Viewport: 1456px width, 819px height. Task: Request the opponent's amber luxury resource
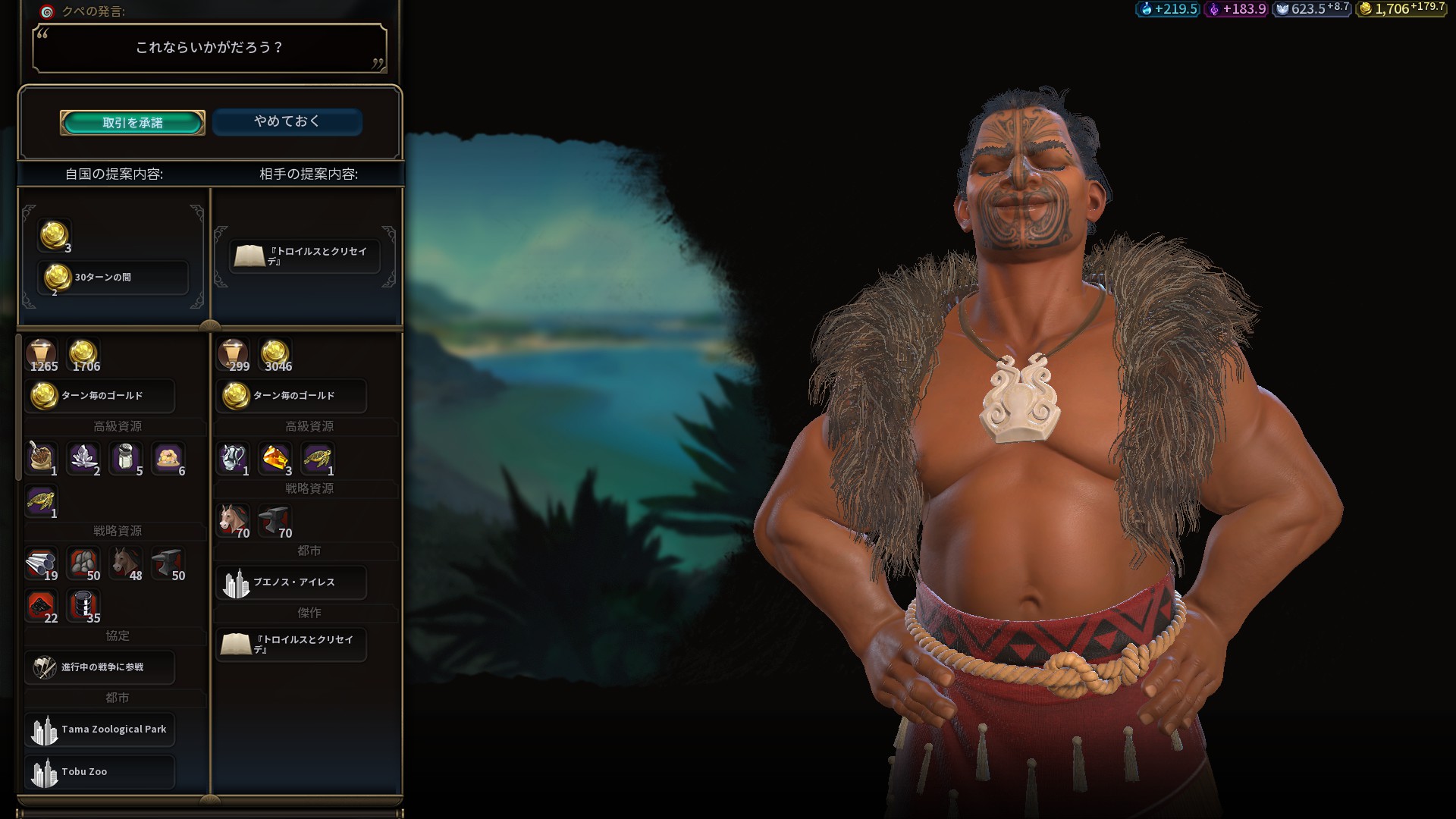coord(275,460)
